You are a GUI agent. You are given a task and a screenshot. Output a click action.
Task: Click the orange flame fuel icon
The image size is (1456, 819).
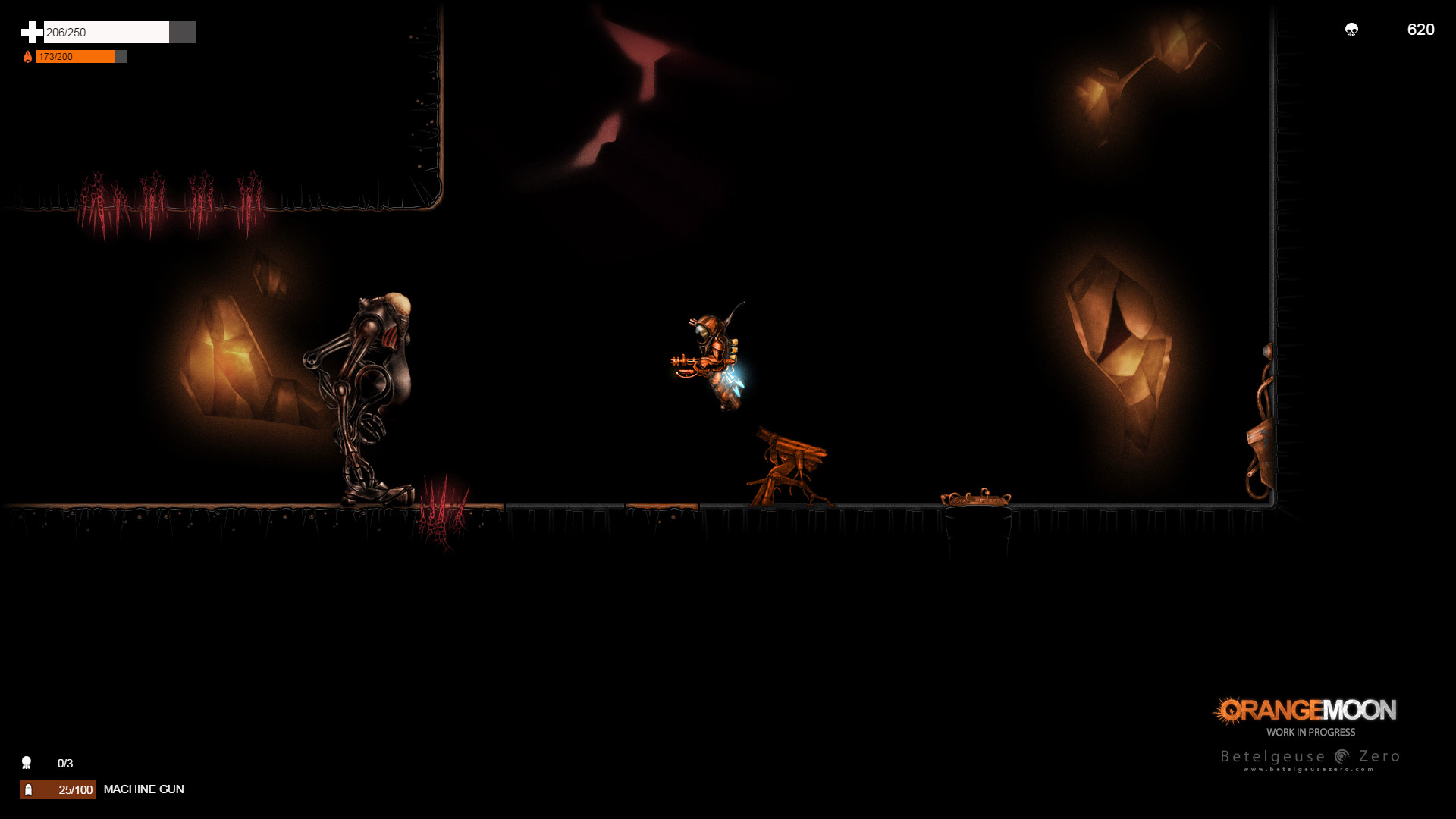[28, 56]
